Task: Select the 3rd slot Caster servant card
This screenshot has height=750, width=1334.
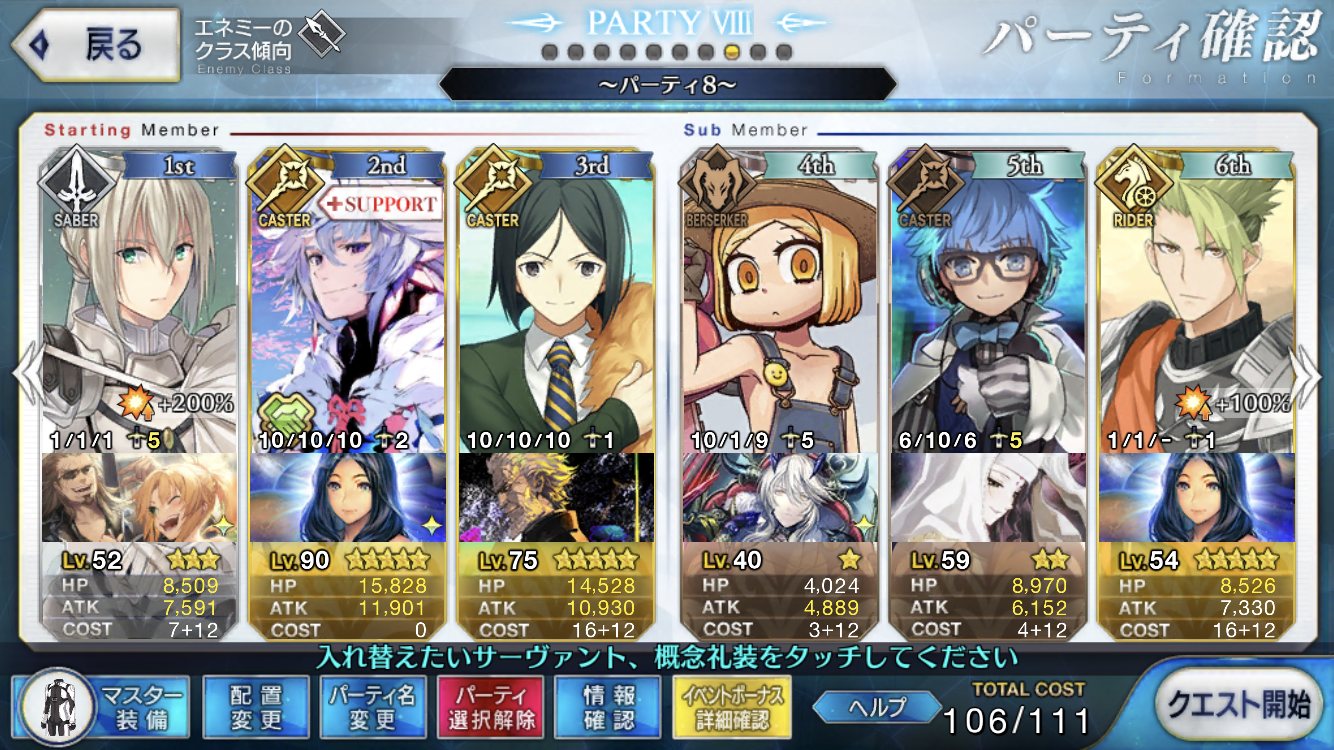Action: click(x=555, y=300)
